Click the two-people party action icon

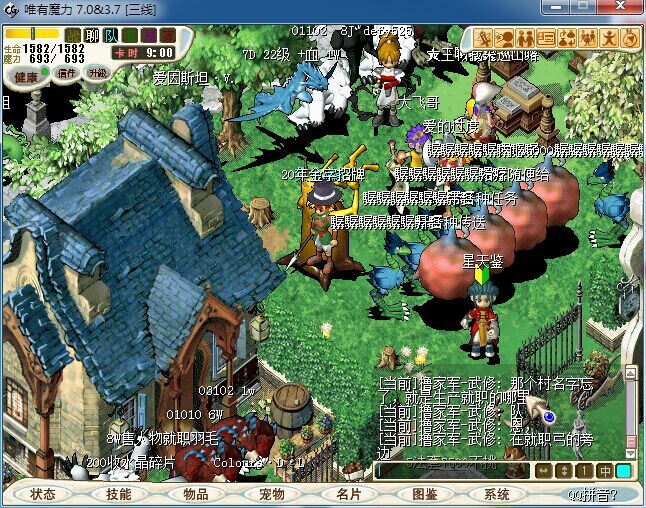pos(524,38)
